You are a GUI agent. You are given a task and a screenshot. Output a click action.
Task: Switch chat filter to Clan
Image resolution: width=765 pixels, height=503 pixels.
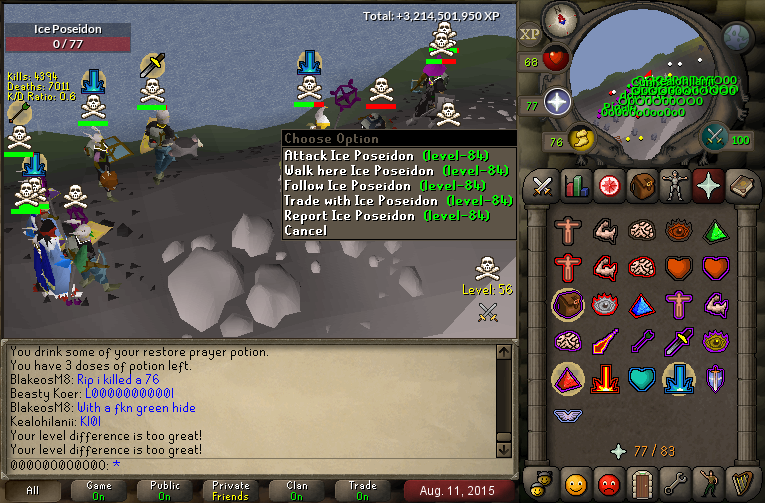coord(297,490)
